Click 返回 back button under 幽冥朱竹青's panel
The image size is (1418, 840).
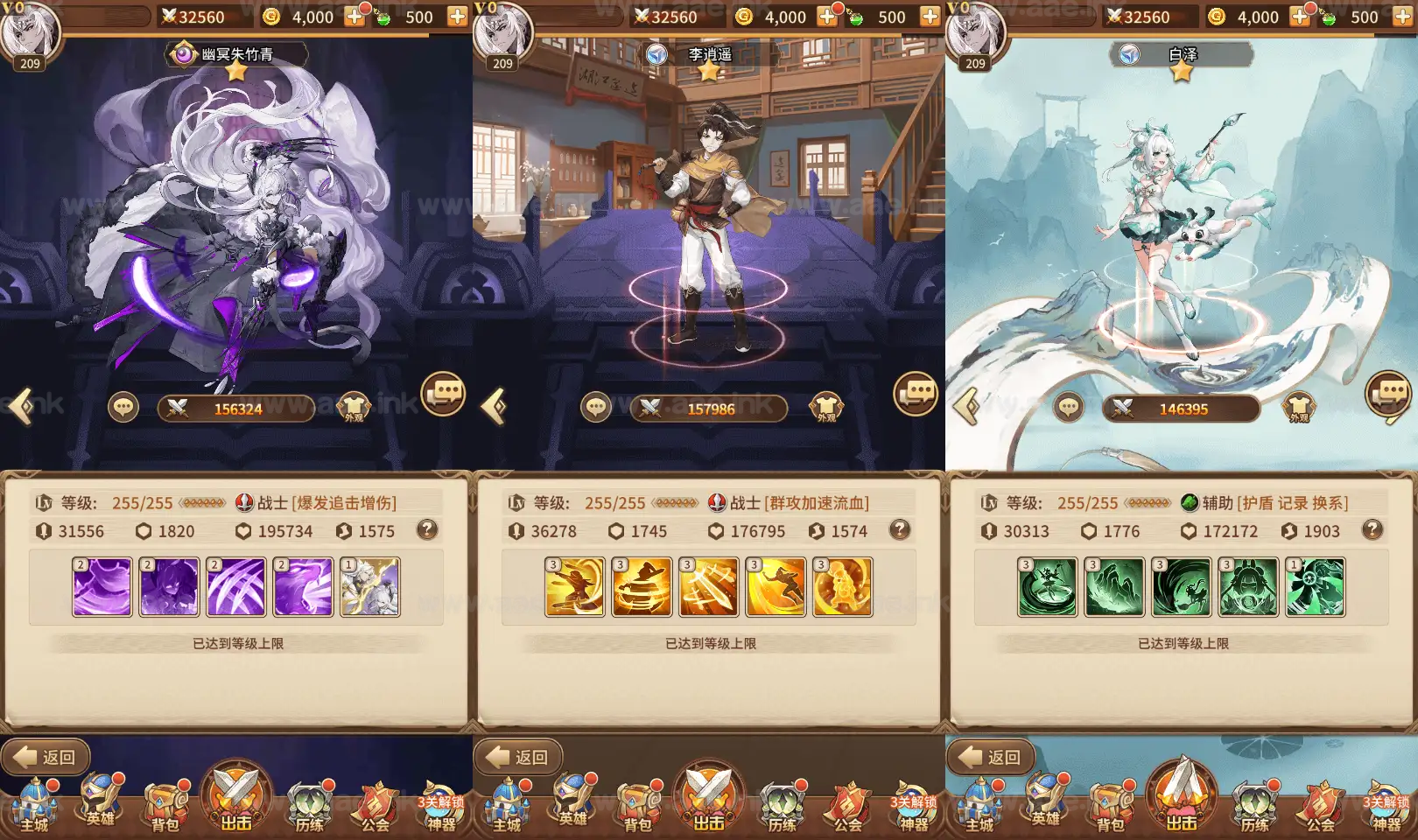[x=46, y=757]
